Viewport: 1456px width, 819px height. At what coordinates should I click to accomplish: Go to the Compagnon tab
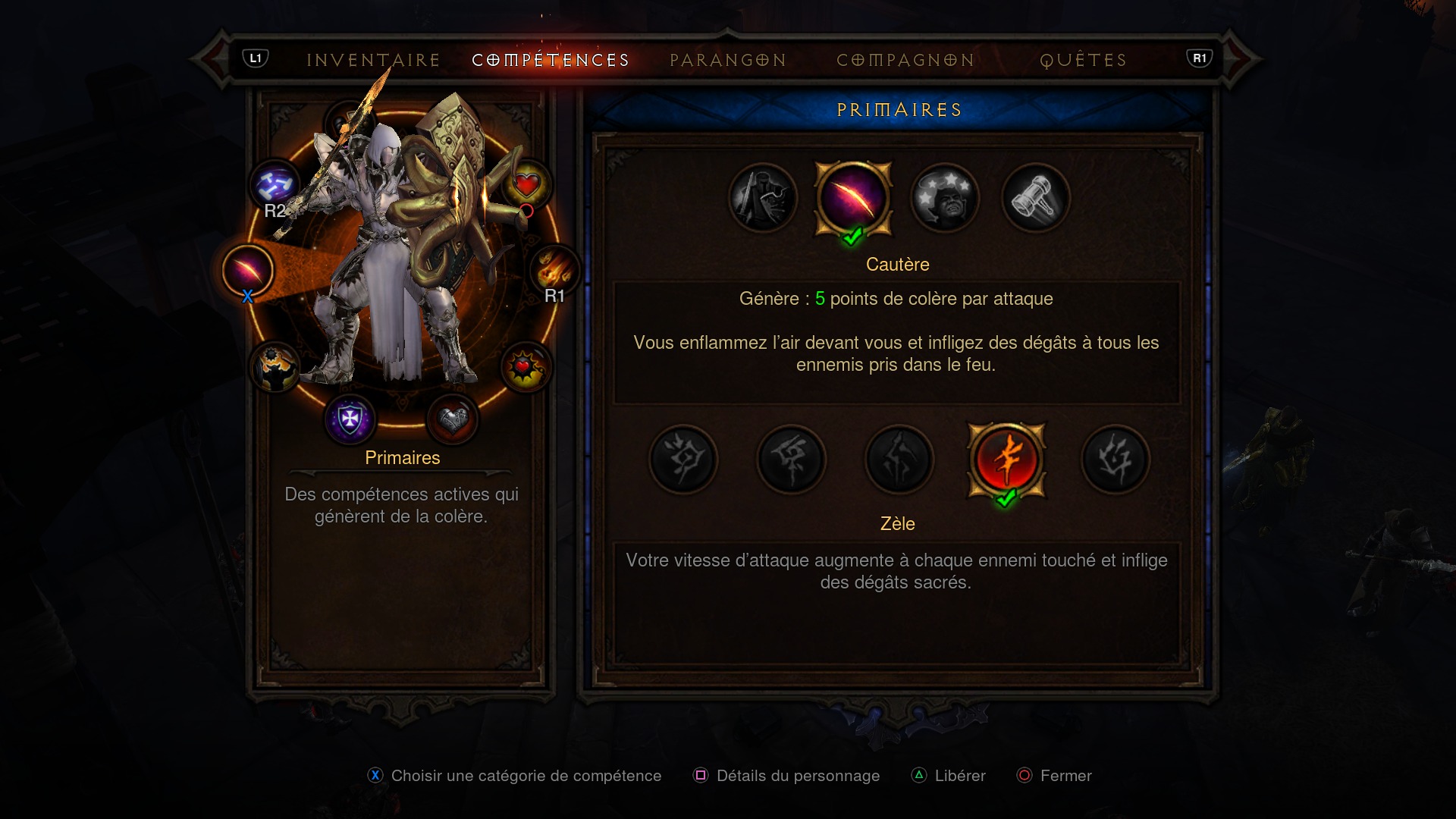click(x=905, y=60)
